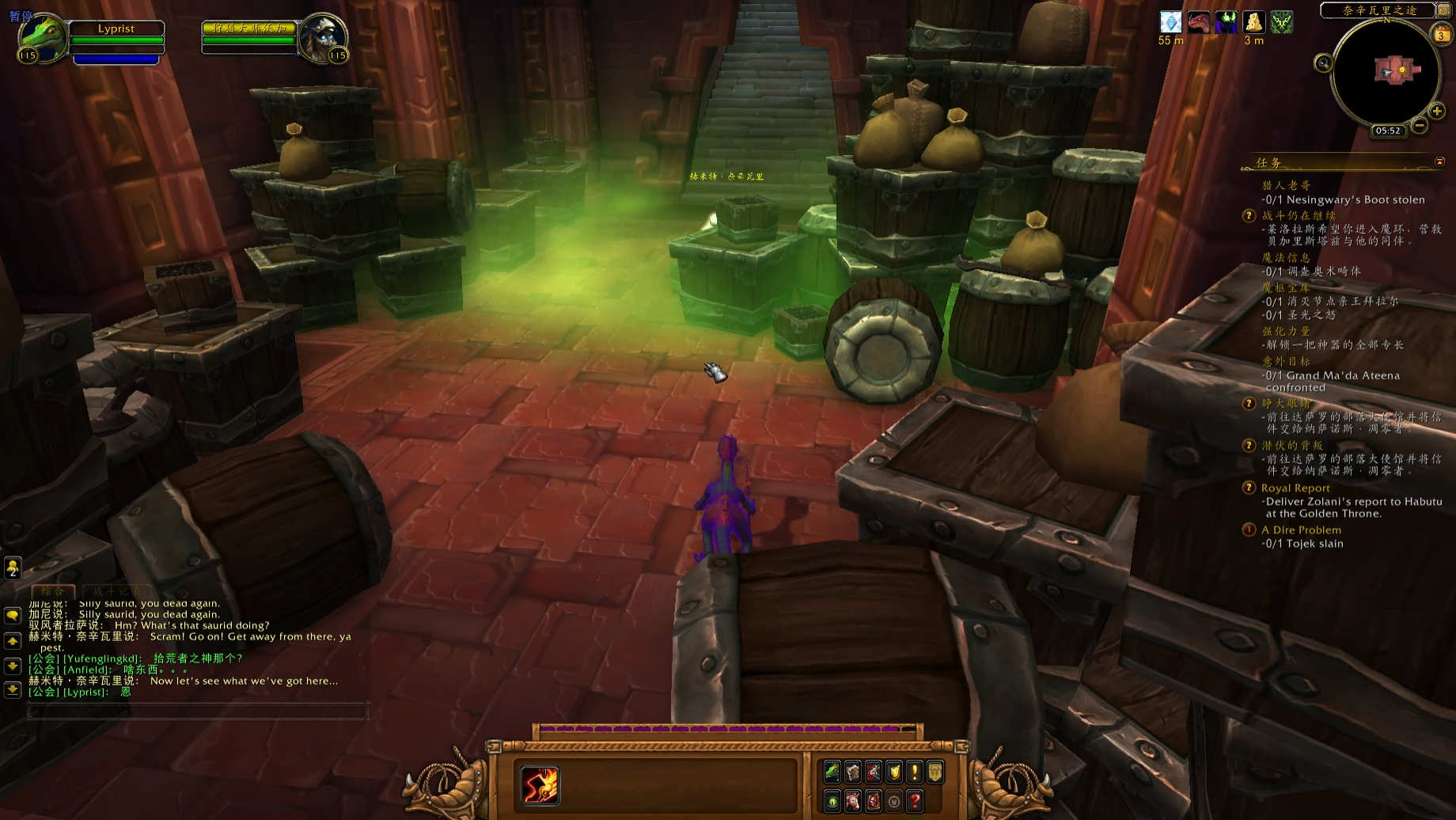Screen dimensions: 1456x820
Task: Jump chat to the bottom with the underlined arrow
Action: pyautogui.click(x=13, y=689)
